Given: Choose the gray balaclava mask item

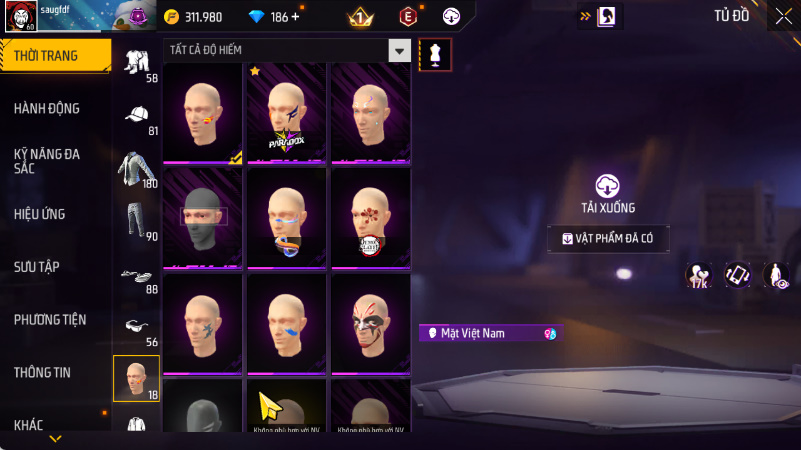Looking at the screenshot, I should click(203, 216).
